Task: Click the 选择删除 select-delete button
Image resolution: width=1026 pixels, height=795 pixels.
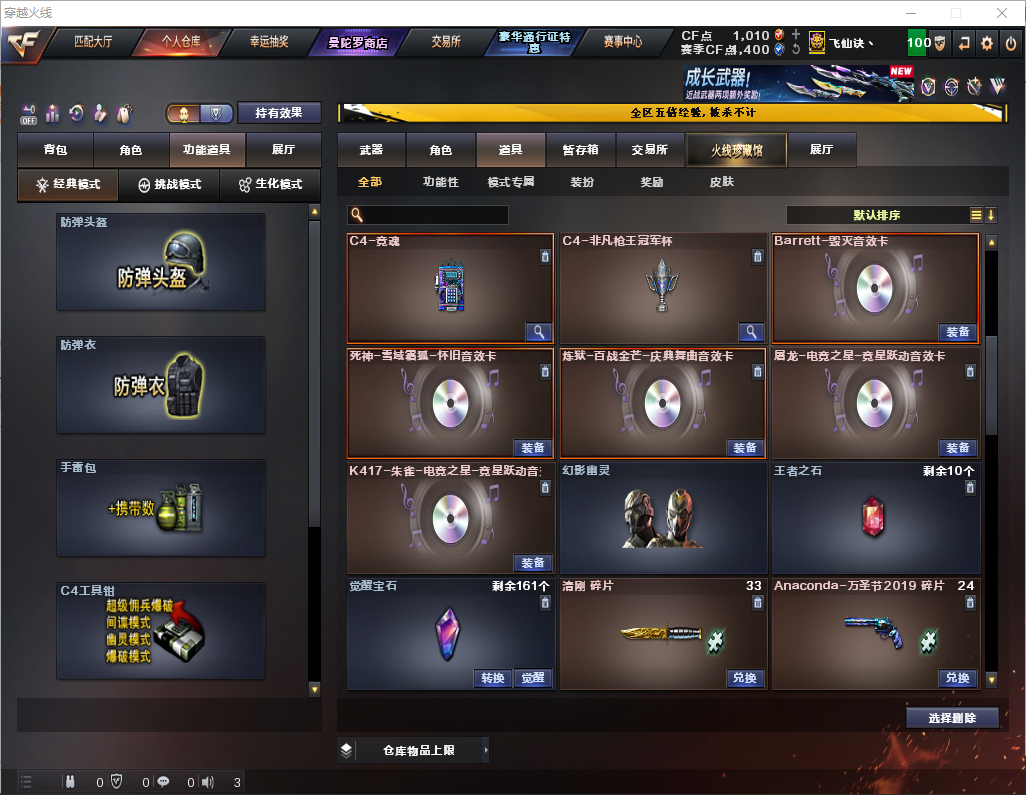Action: click(952, 718)
